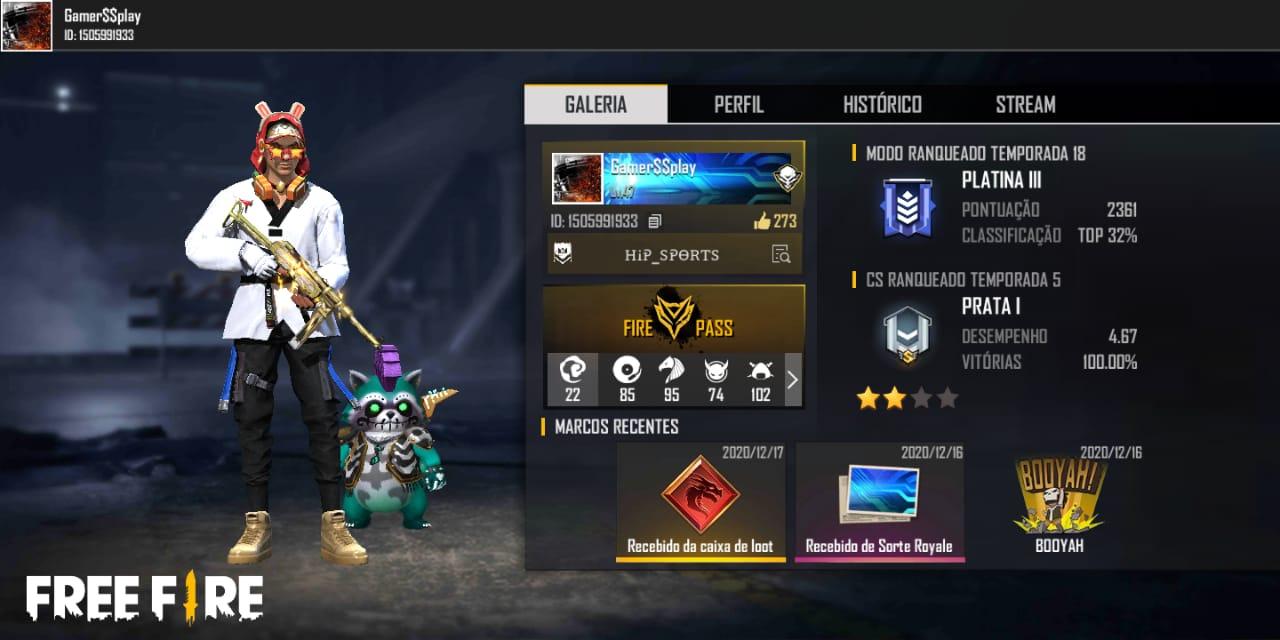Open the Booyah milestone card
Image resolution: width=1280 pixels, height=640 pixels.
(1059, 501)
